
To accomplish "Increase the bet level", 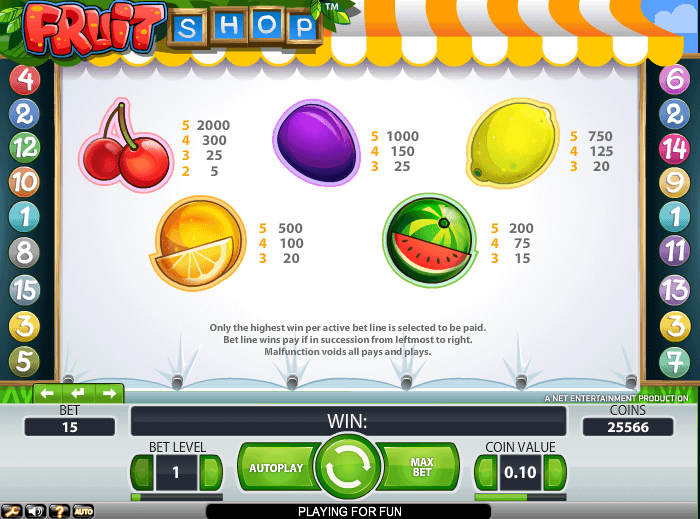I will [210, 472].
